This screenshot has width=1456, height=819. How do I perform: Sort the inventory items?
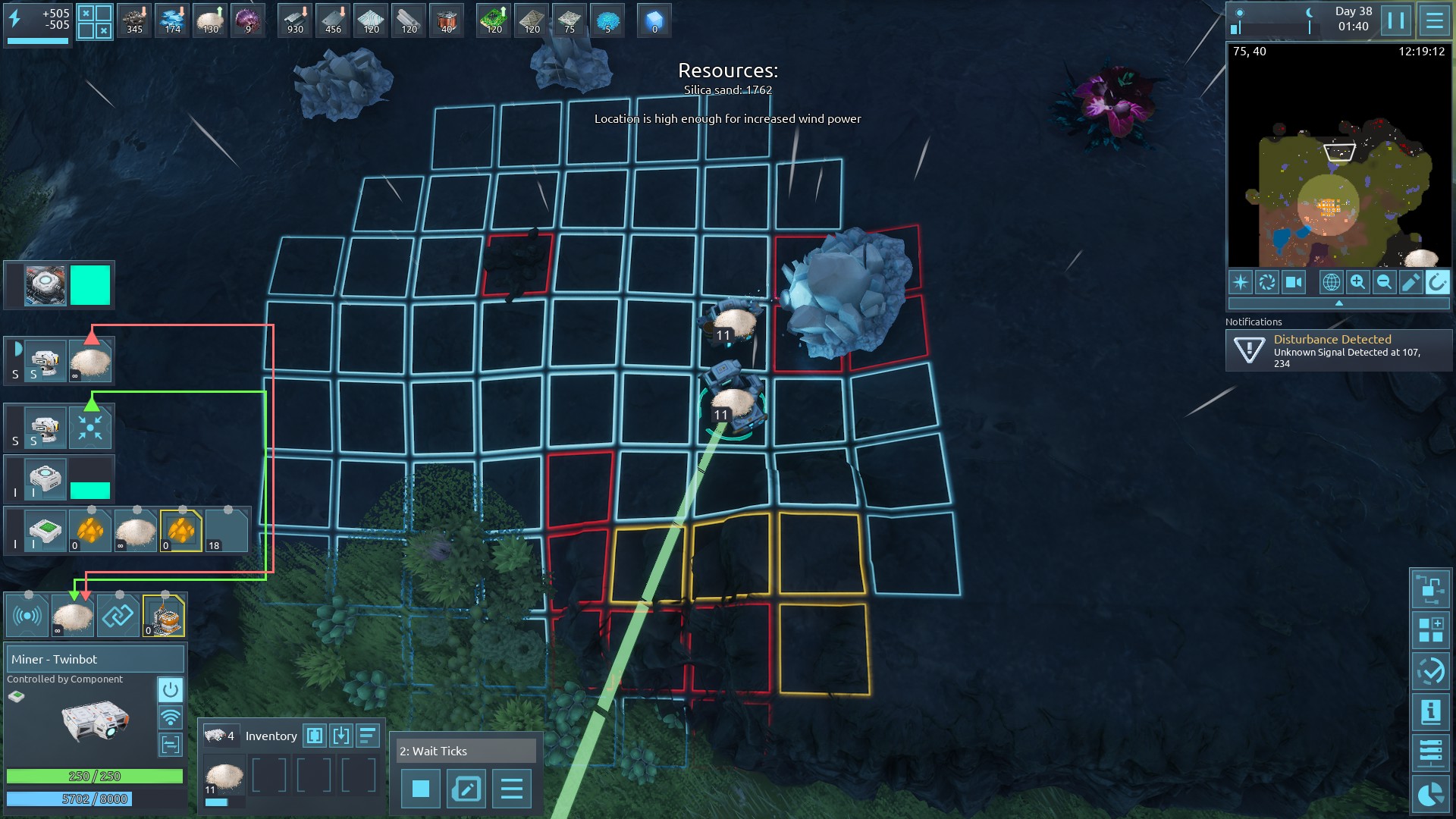click(368, 735)
